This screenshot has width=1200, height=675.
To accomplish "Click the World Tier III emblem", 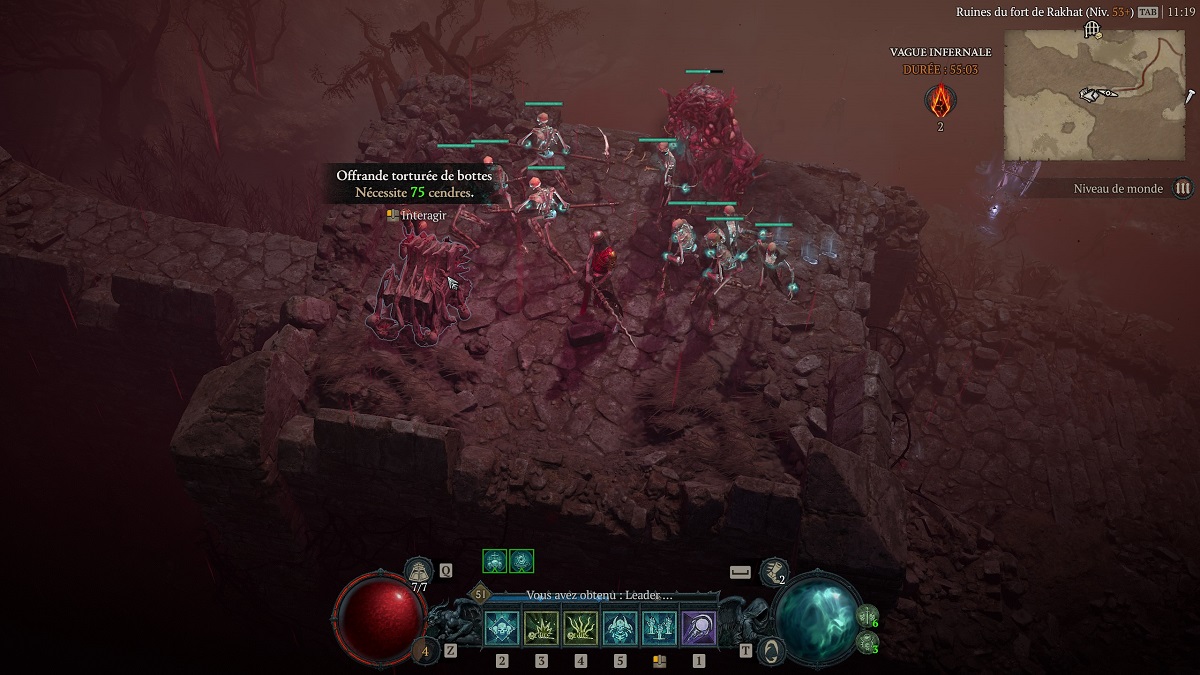I will 1183,188.
